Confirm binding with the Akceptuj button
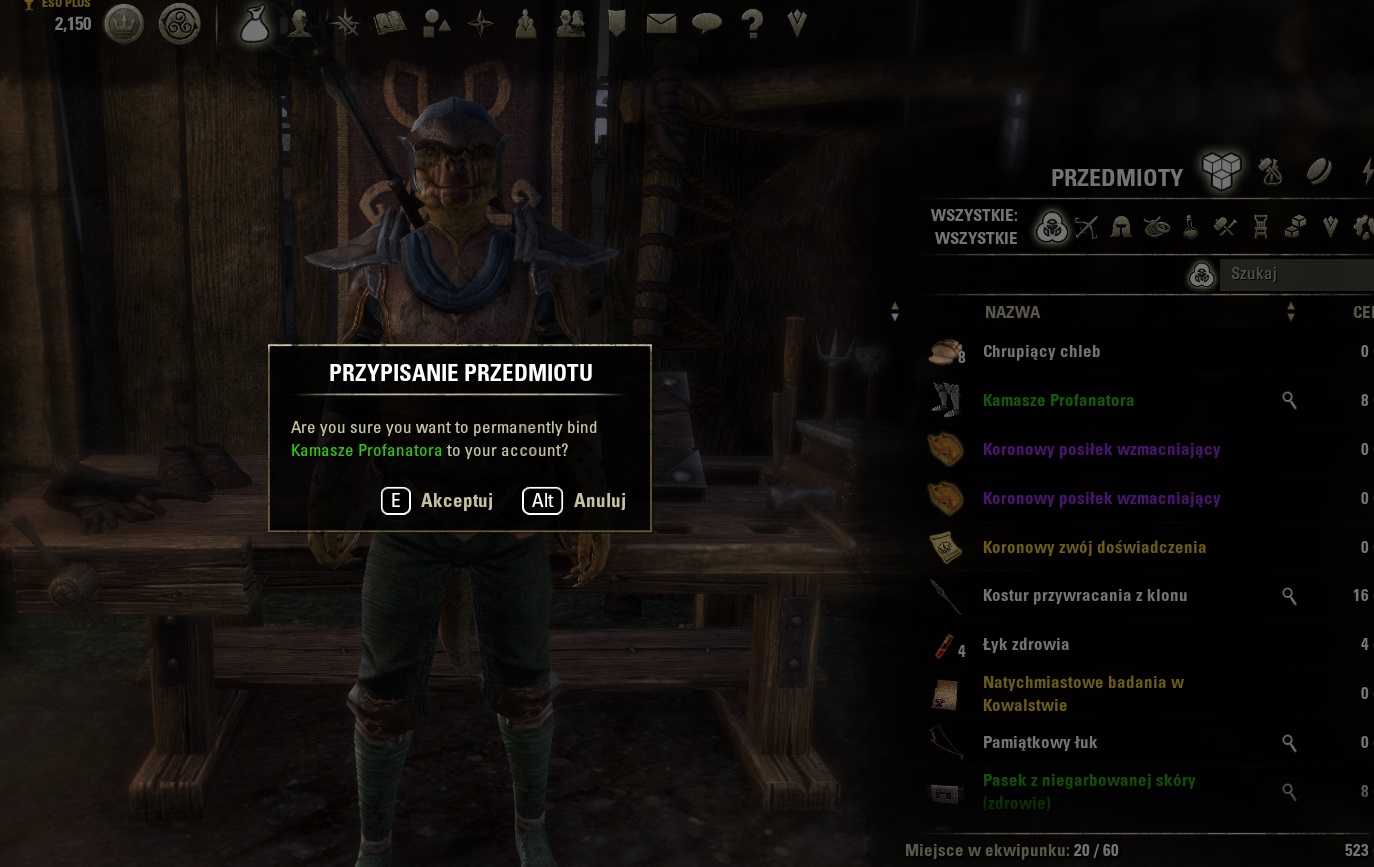 coord(437,501)
